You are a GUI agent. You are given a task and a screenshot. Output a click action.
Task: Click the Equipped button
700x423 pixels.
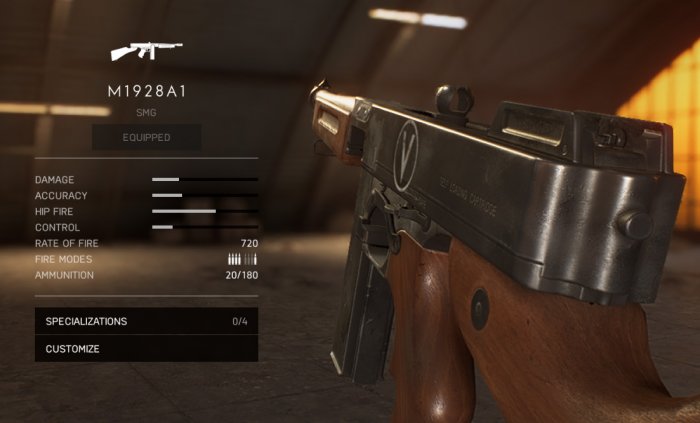147,137
